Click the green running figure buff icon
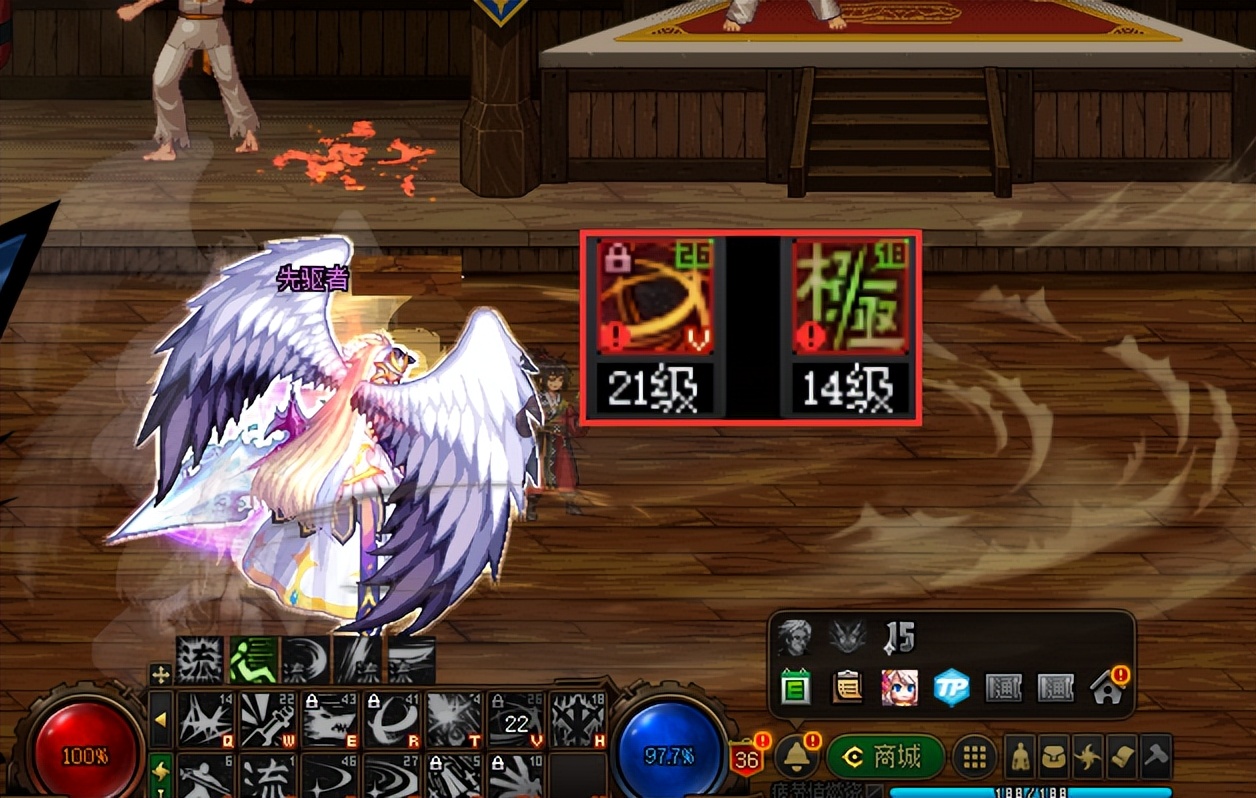Image resolution: width=1256 pixels, height=798 pixels. pyautogui.click(x=253, y=660)
